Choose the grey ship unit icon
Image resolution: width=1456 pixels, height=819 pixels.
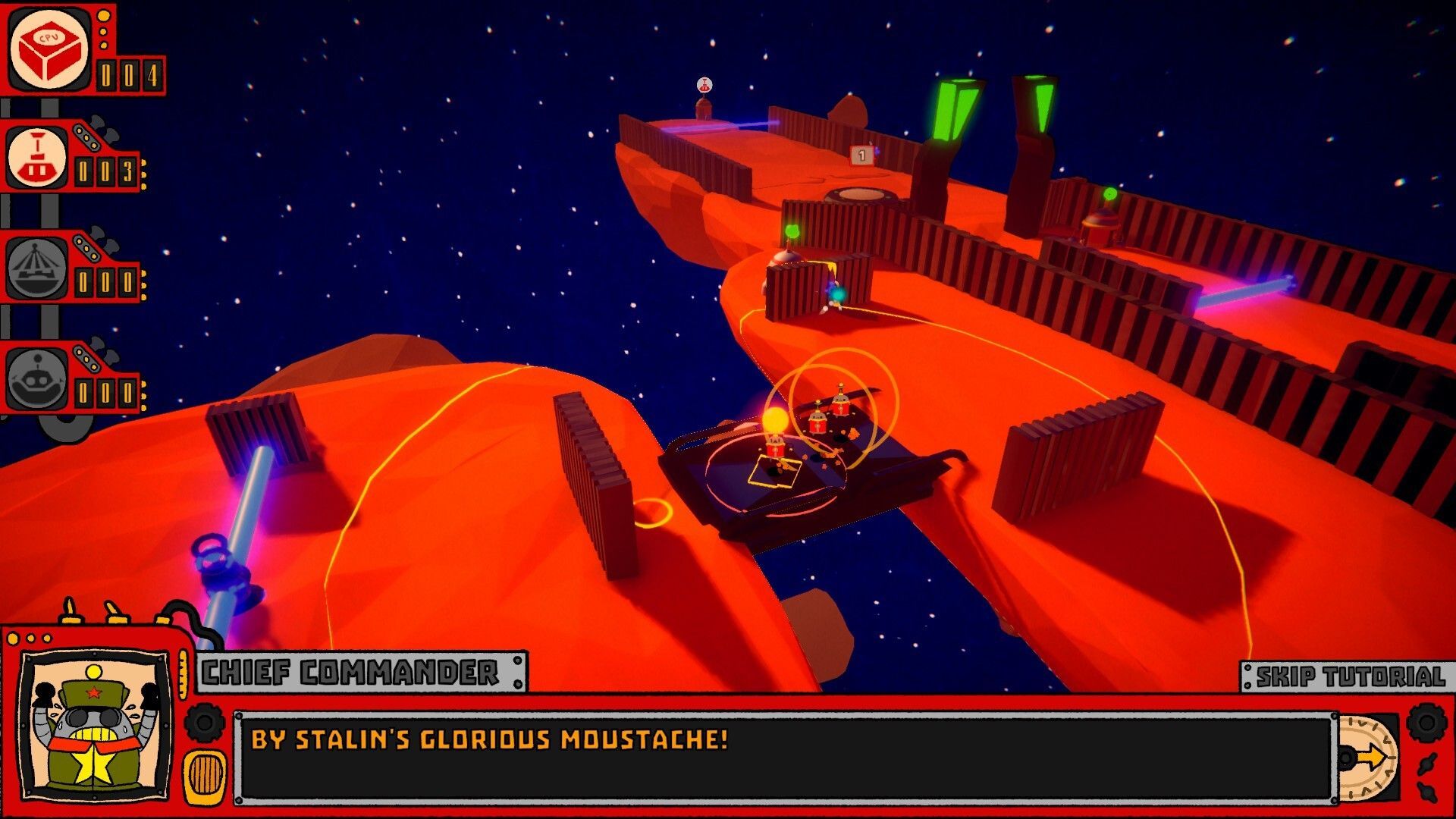click(36, 269)
